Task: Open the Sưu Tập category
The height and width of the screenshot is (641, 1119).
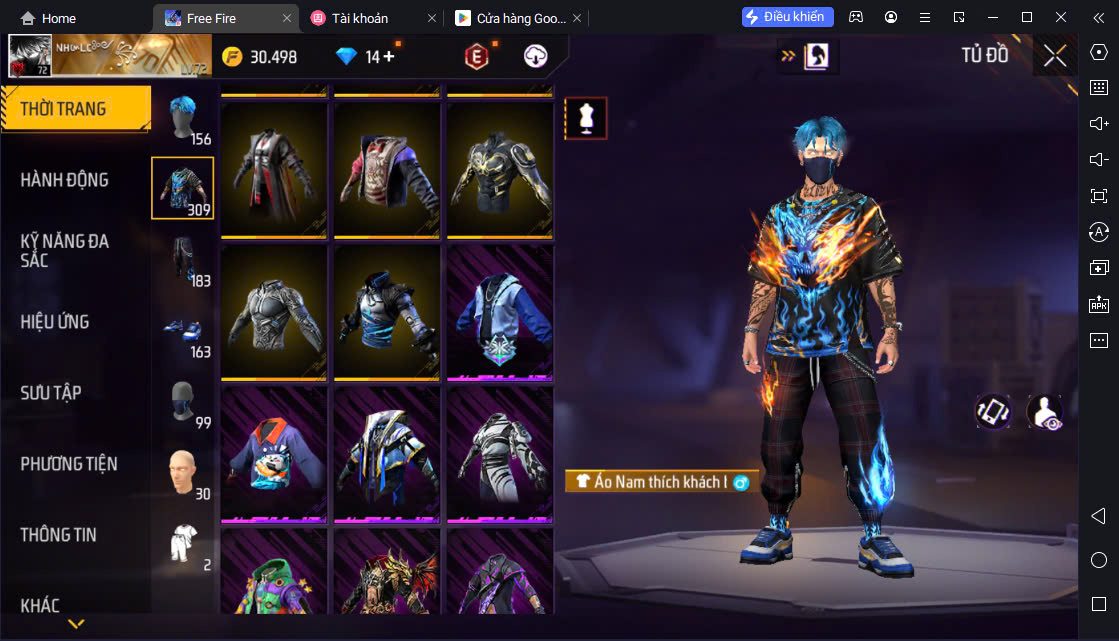Action: click(x=51, y=393)
